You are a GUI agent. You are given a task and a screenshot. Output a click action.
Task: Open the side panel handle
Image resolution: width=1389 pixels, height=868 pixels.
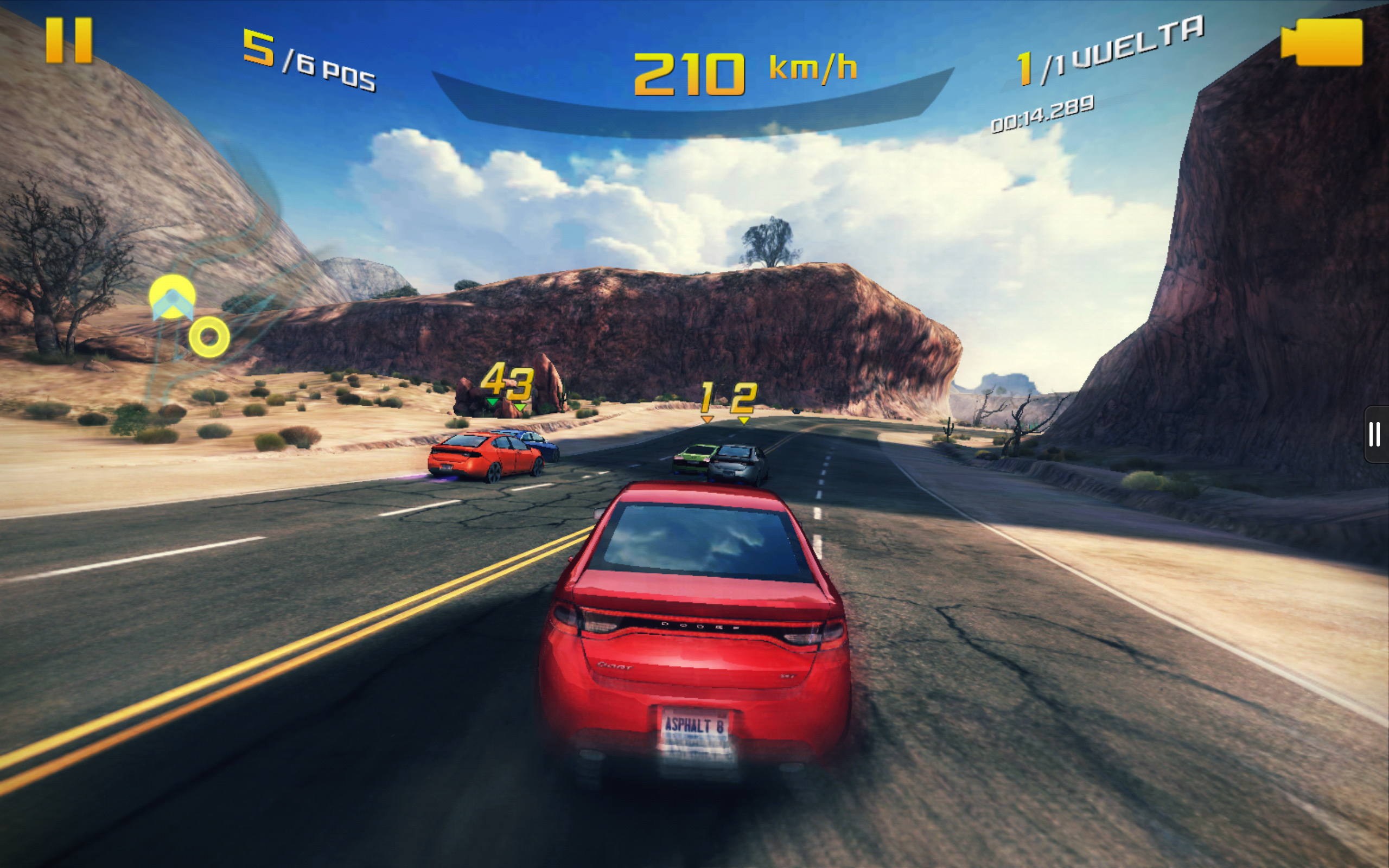pyautogui.click(x=1375, y=434)
